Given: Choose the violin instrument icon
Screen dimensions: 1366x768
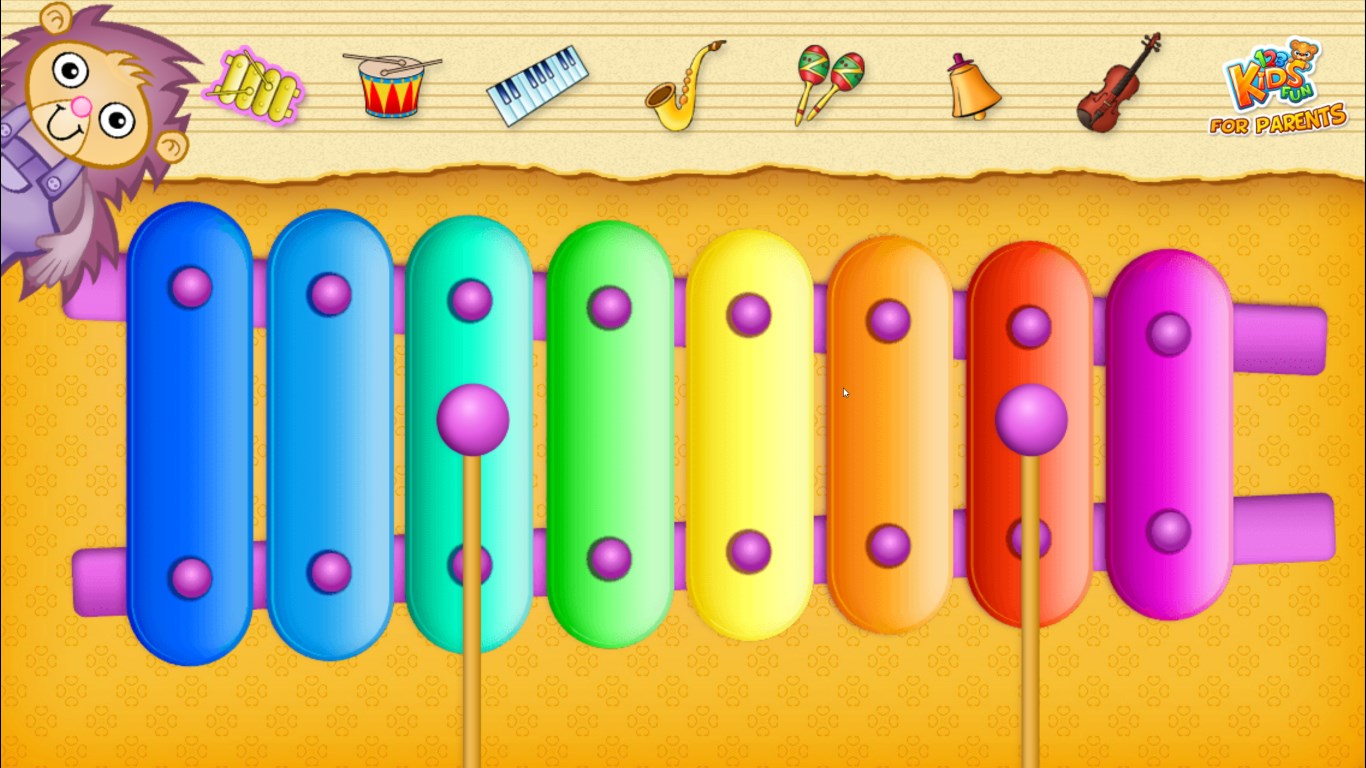Looking at the screenshot, I should (1120, 84).
